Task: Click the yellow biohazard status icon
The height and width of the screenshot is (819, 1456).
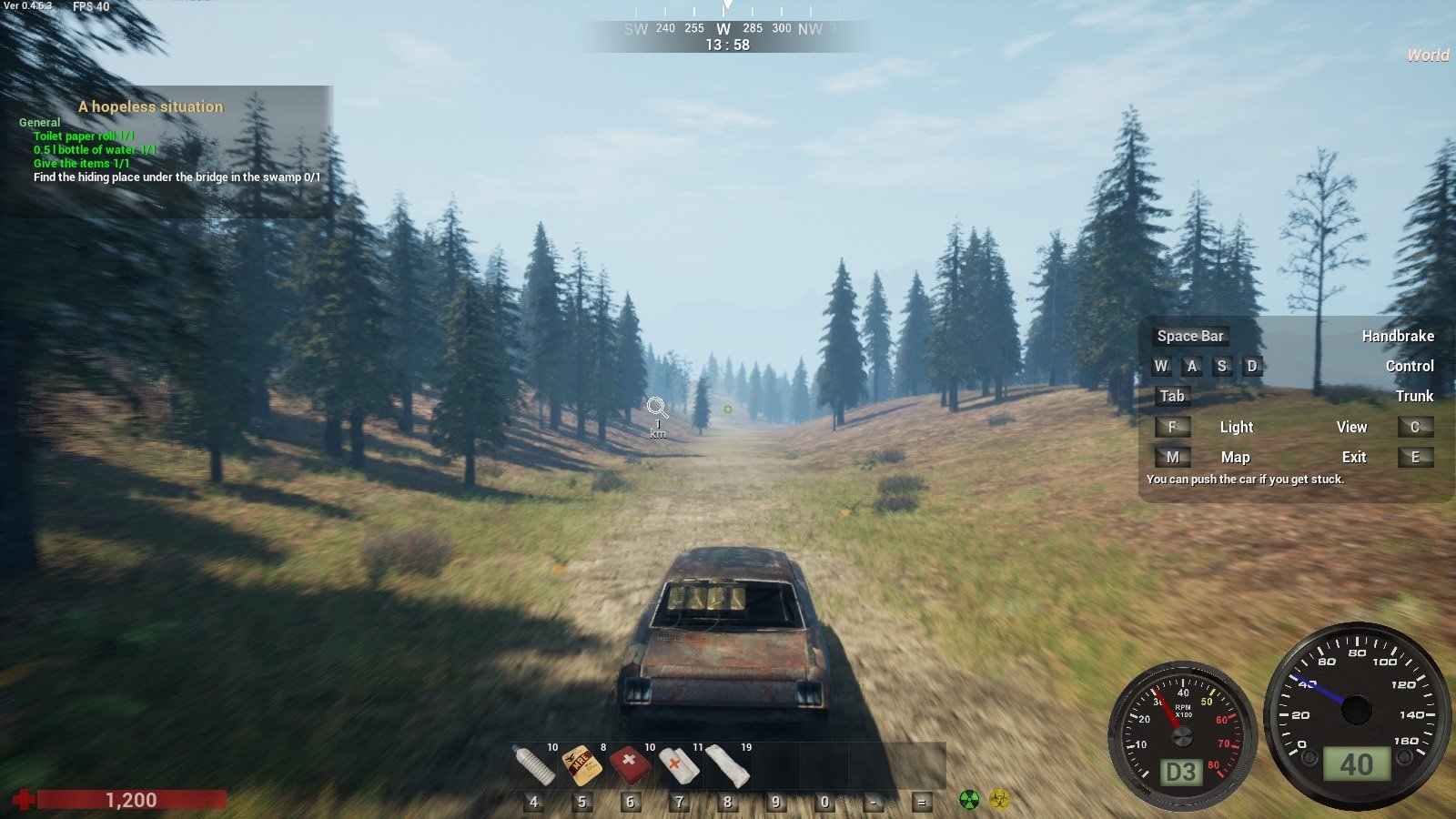Action: tap(999, 800)
